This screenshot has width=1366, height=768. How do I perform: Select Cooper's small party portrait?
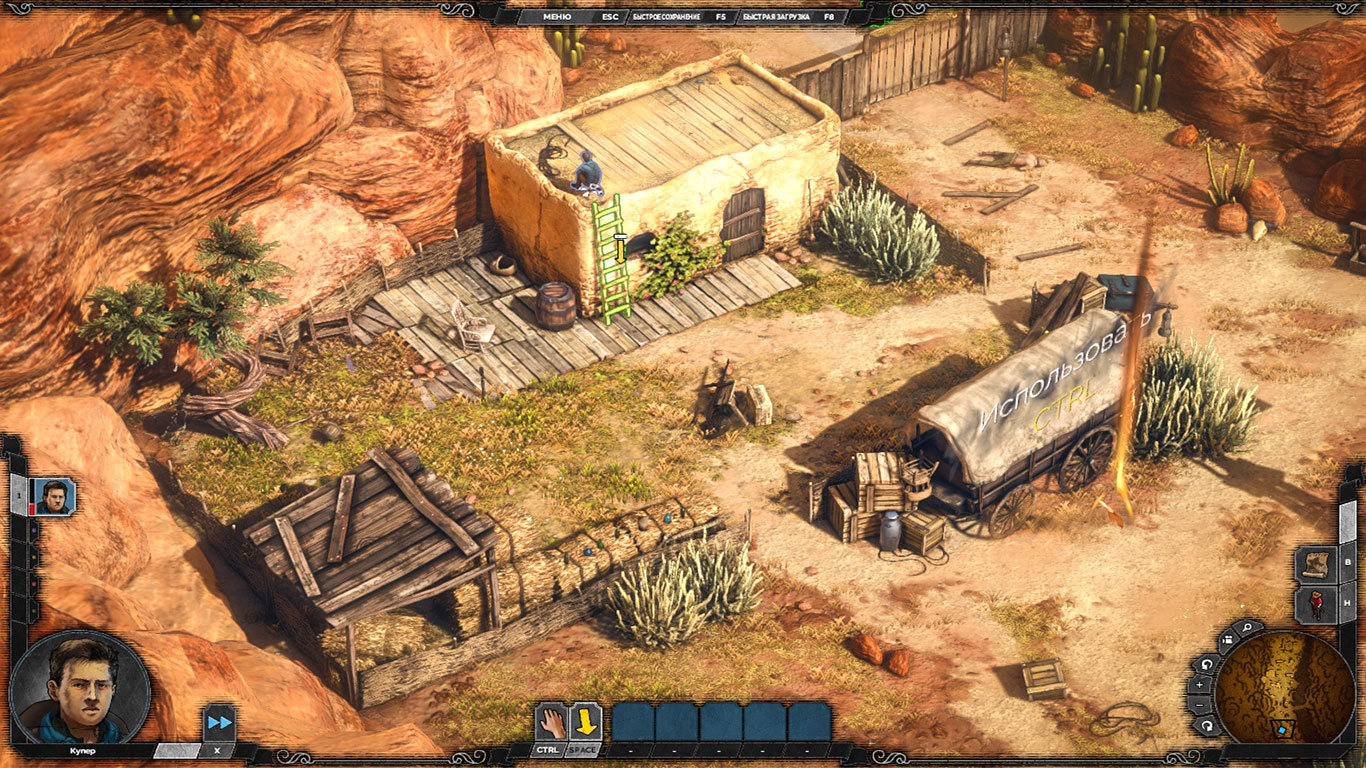54,496
